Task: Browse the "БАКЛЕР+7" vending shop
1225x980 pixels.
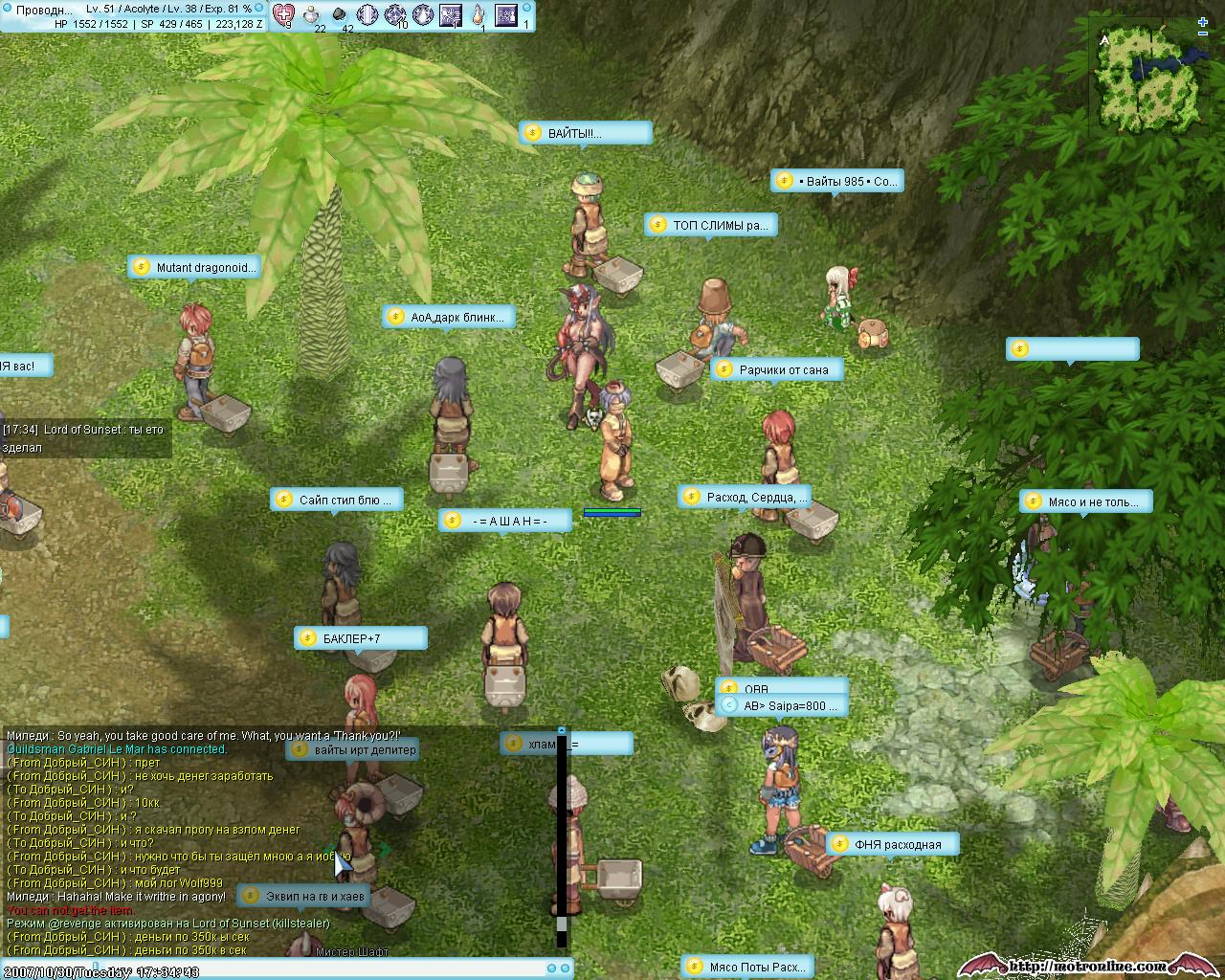Action: coord(360,638)
